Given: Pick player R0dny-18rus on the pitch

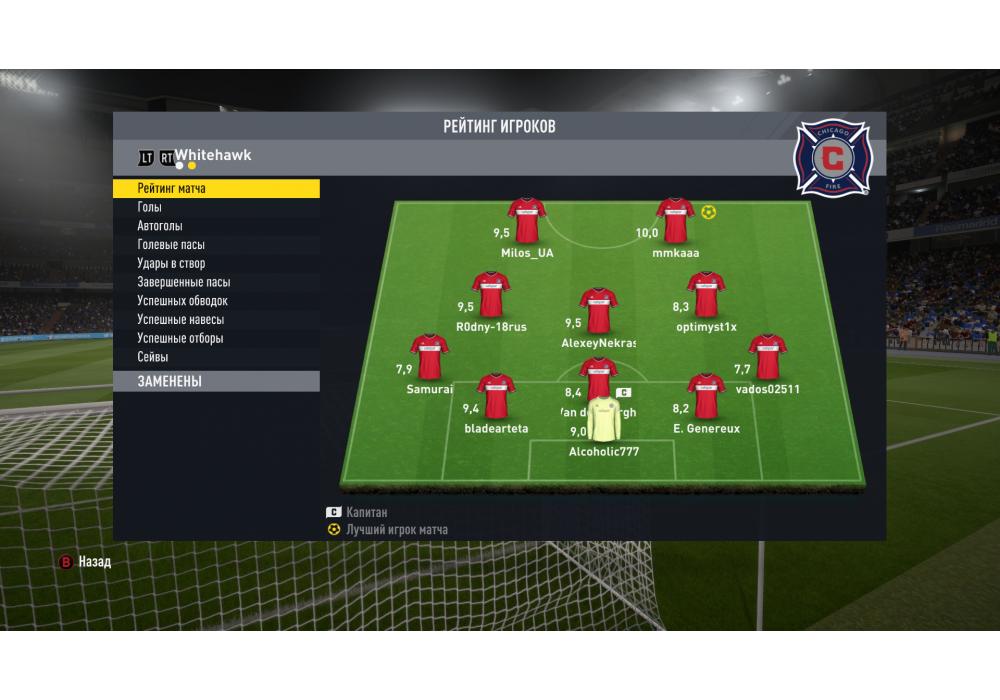Looking at the screenshot, I should pos(491,296).
